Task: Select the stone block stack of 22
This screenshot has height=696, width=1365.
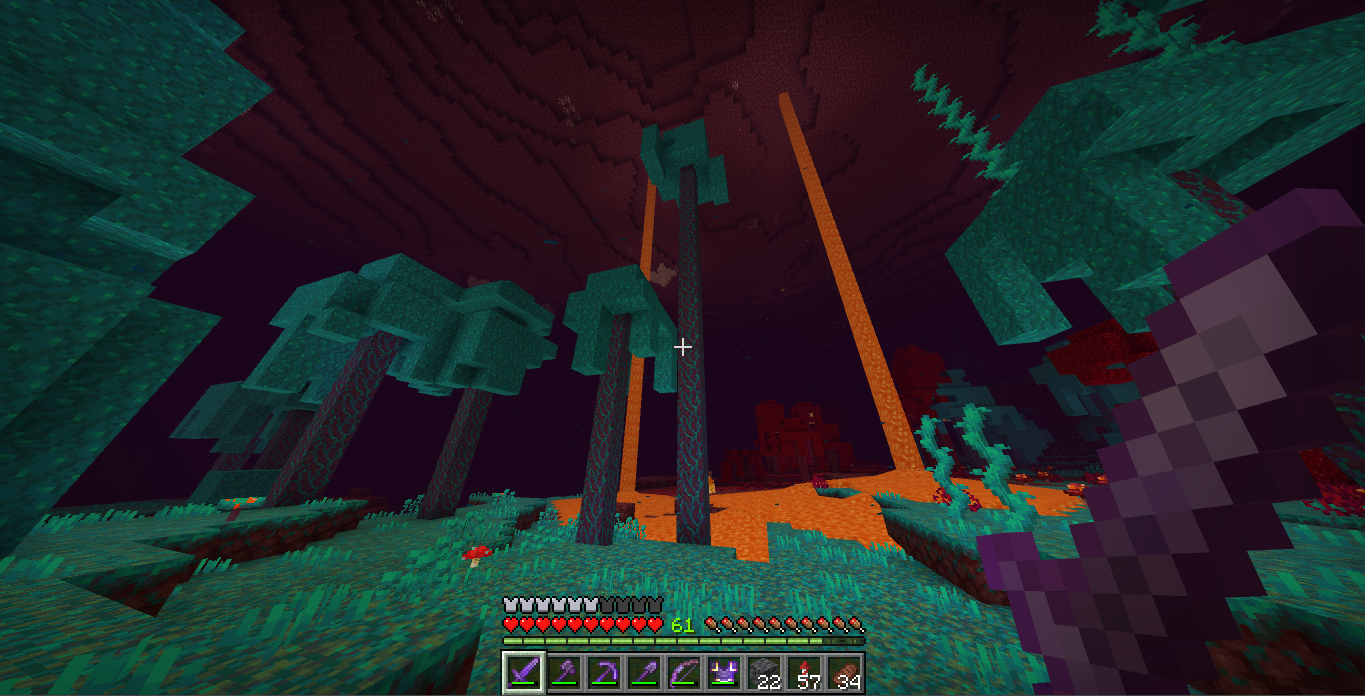Action: 763,672
